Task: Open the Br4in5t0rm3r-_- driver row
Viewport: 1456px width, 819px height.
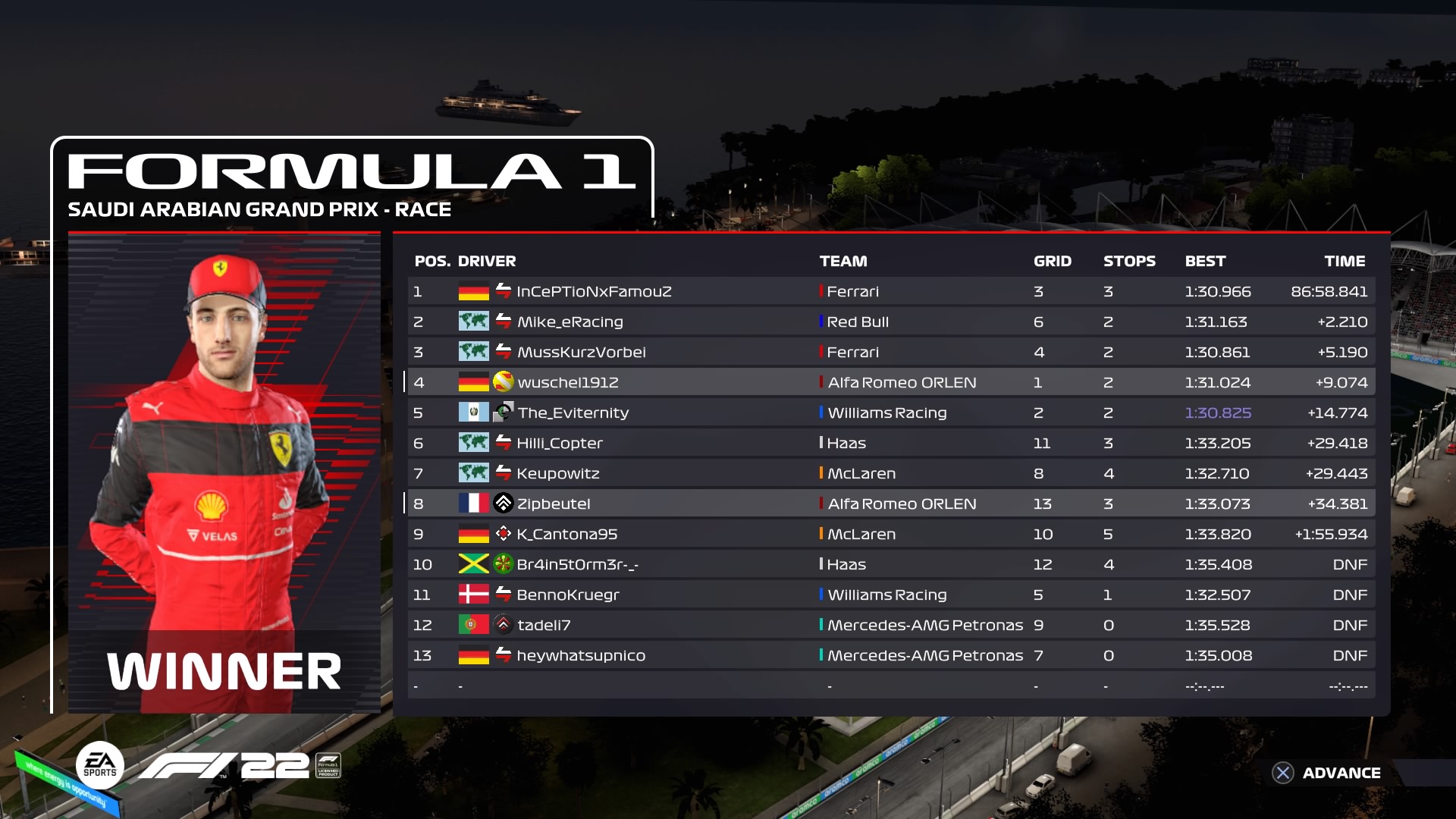Action: [891, 564]
